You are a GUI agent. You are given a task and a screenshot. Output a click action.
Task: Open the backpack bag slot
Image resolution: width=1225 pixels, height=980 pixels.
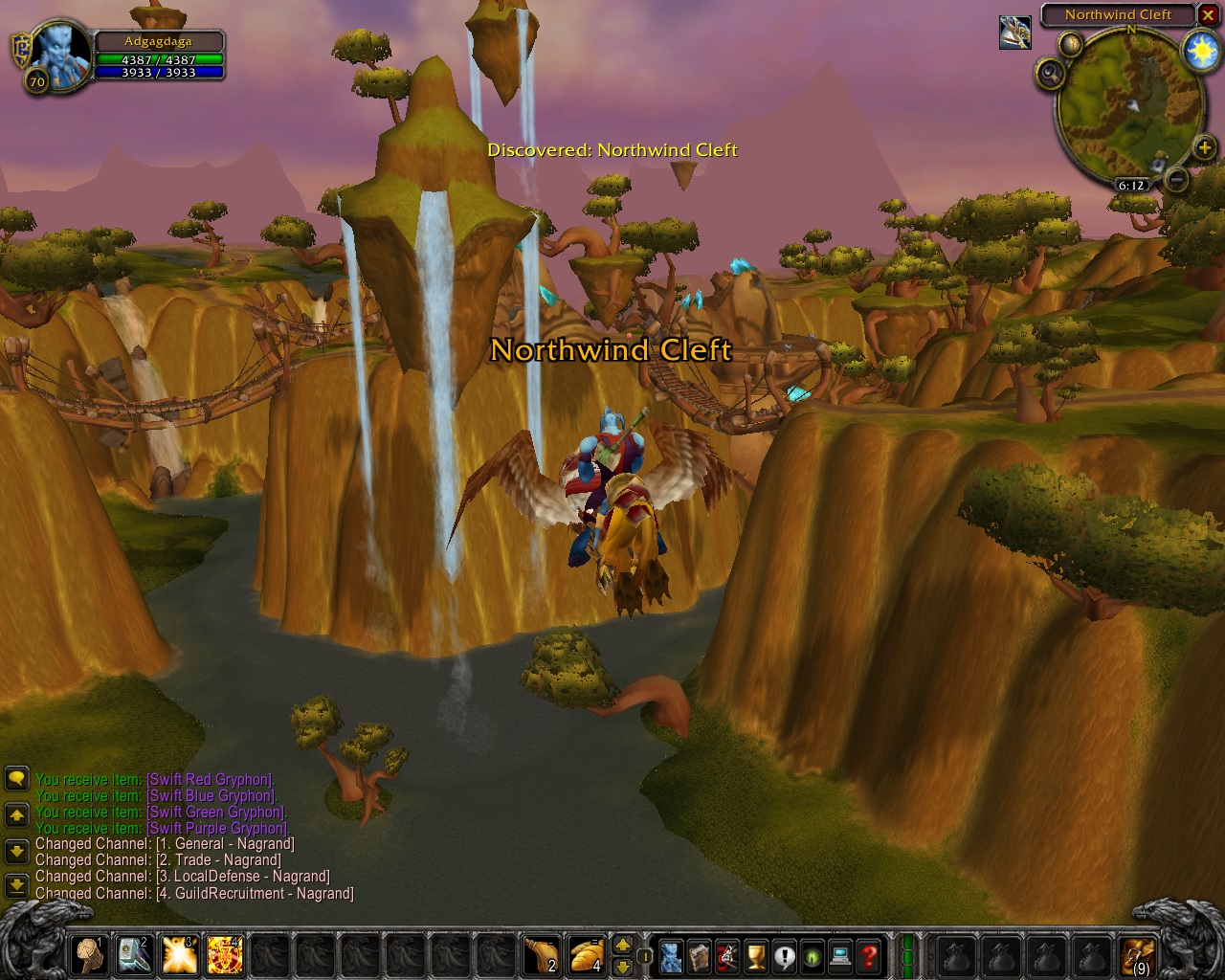click(x=1139, y=955)
